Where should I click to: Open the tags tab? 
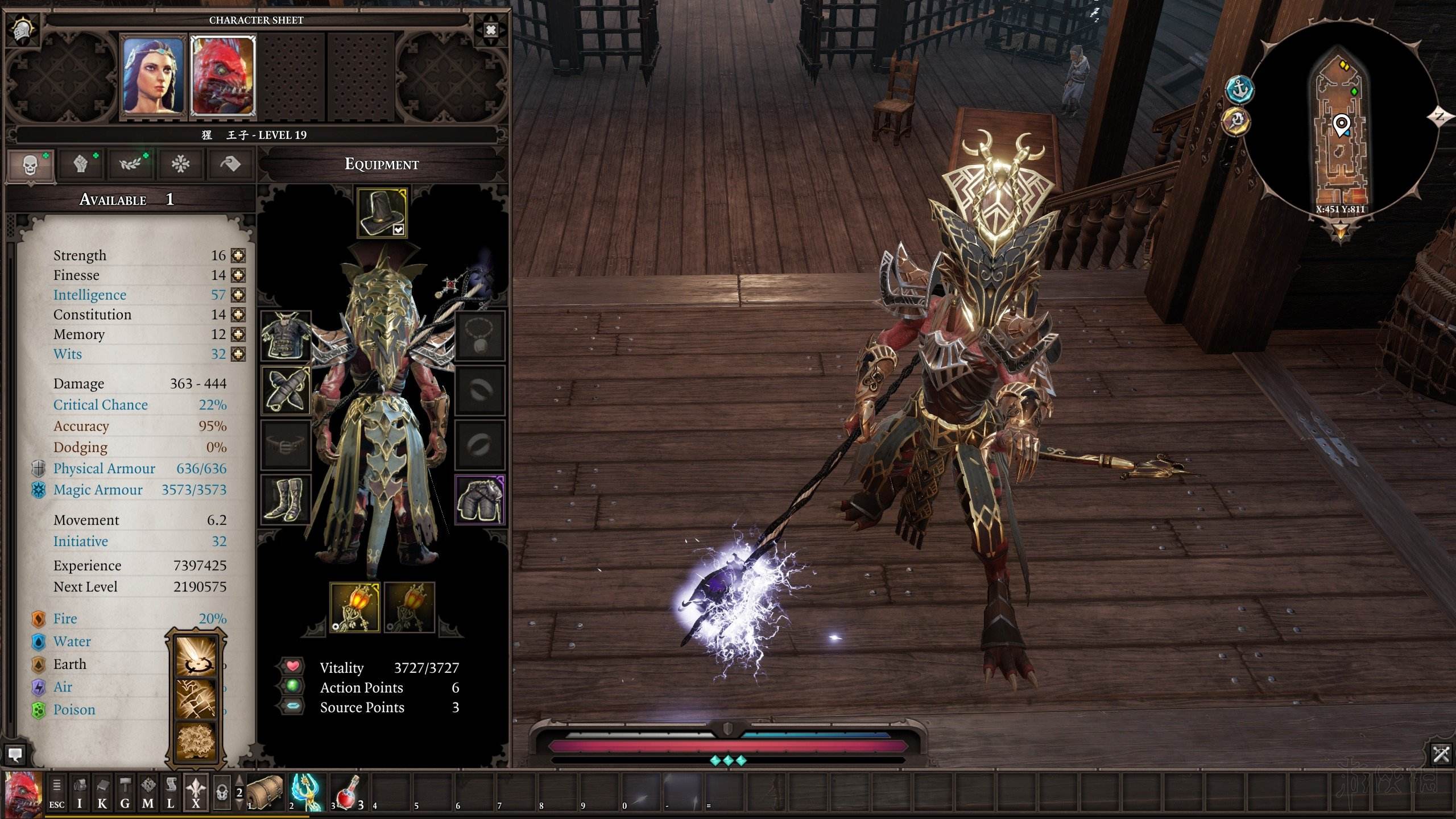[x=230, y=165]
